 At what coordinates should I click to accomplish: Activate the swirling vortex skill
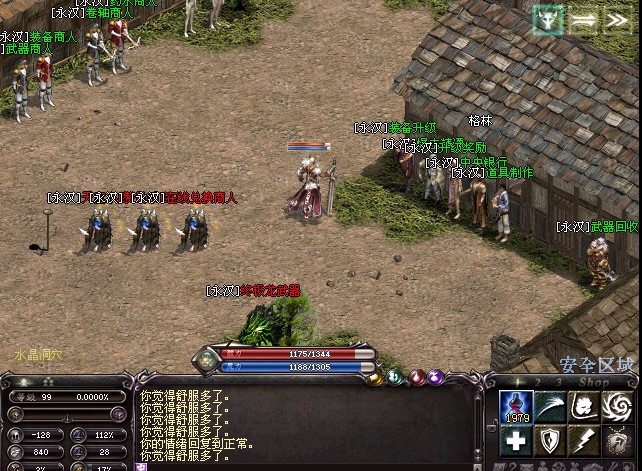[617, 407]
